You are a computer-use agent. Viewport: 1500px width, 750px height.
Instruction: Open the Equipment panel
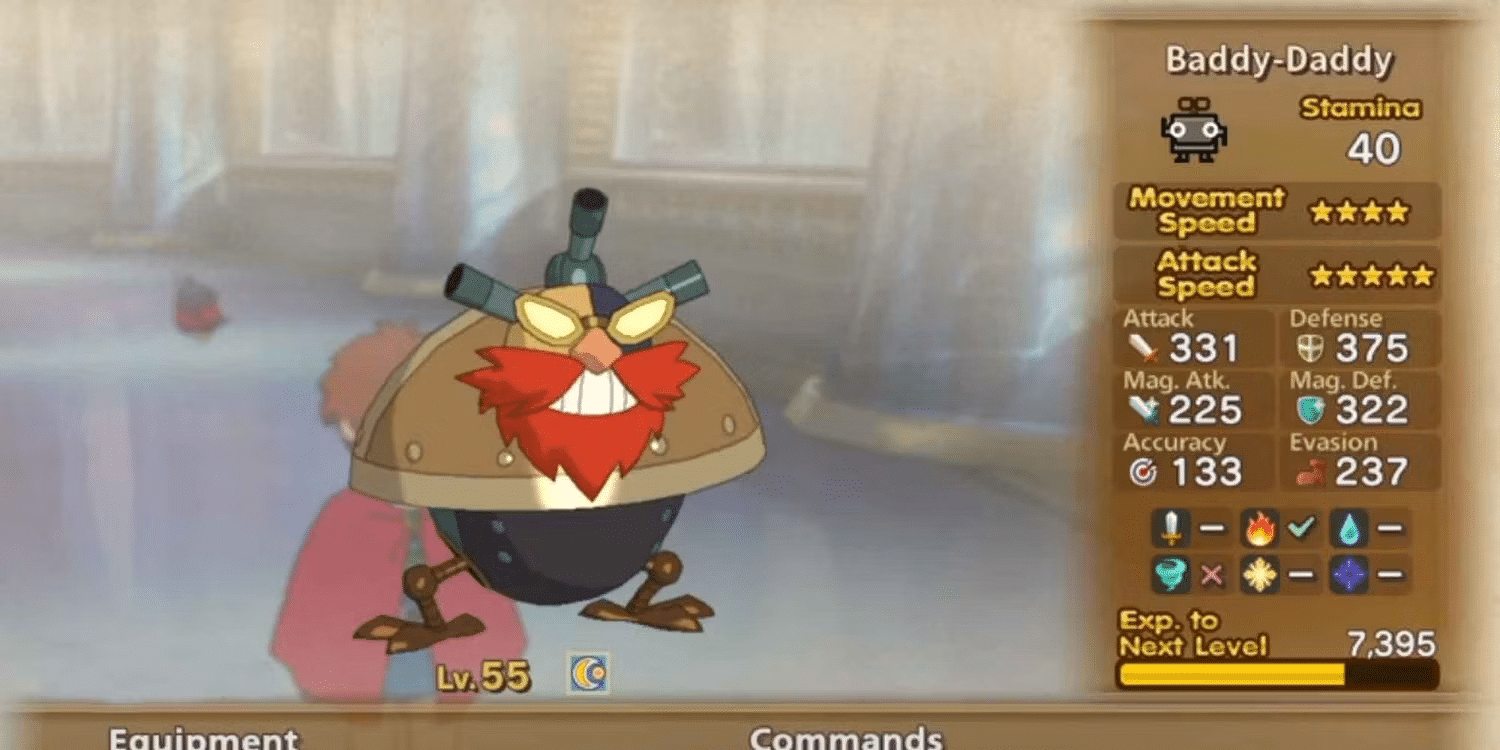205,740
